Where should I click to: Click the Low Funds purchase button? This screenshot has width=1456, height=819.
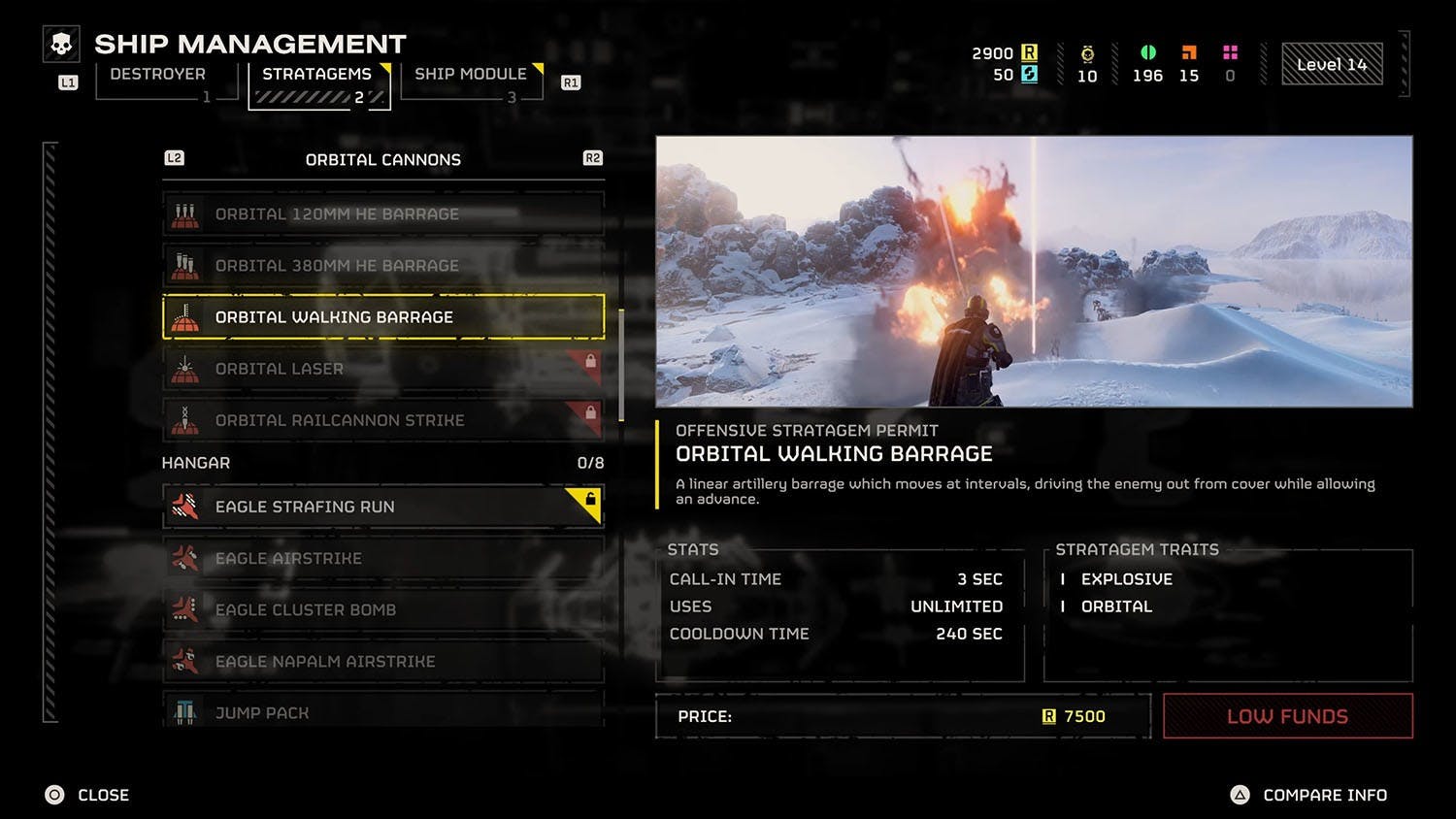pyautogui.click(x=1287, y=716)
